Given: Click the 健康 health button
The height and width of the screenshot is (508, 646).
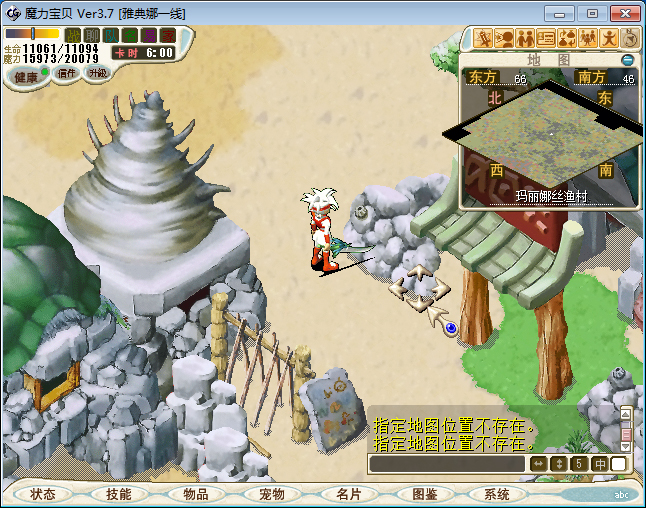Looking at the screenshot, I should 26,77.
